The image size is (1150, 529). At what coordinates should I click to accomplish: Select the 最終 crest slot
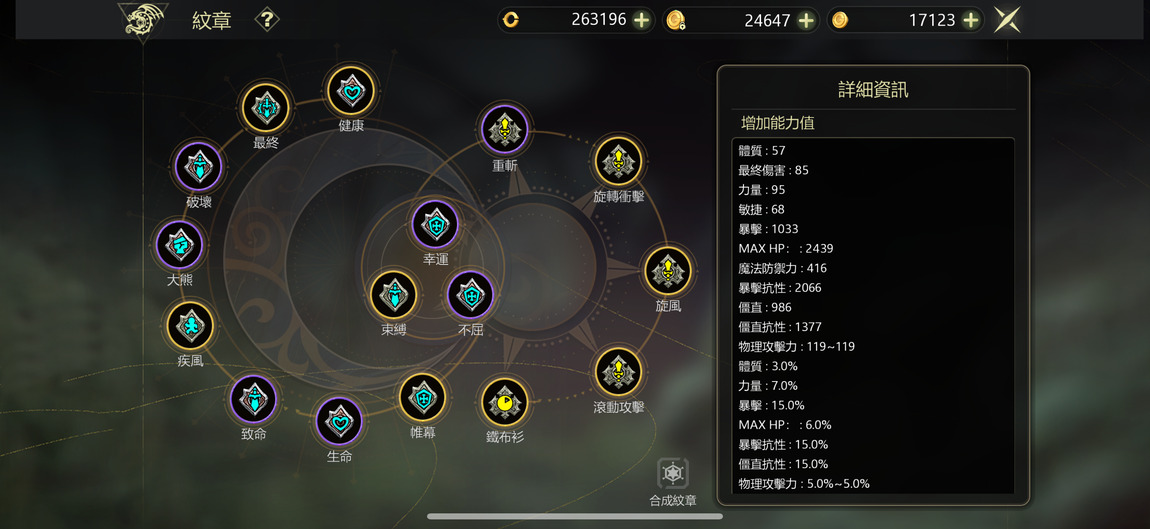click(266, 107)
